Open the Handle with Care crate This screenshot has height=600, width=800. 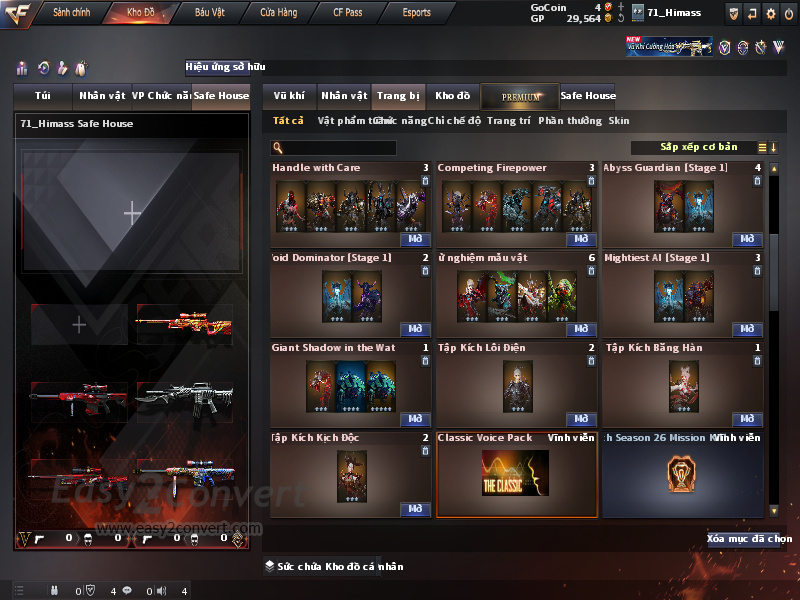[x=415, y=240]
